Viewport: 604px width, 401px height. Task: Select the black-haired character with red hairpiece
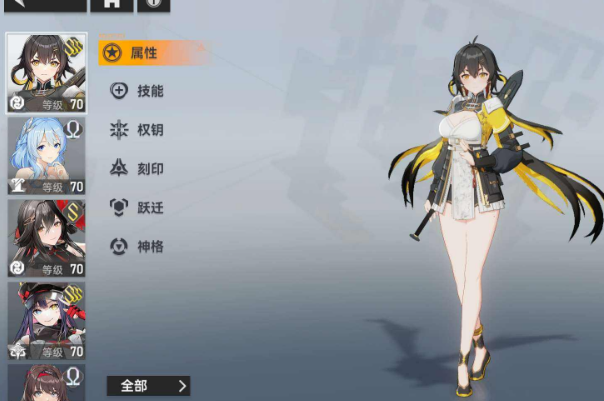coord(46,238)
